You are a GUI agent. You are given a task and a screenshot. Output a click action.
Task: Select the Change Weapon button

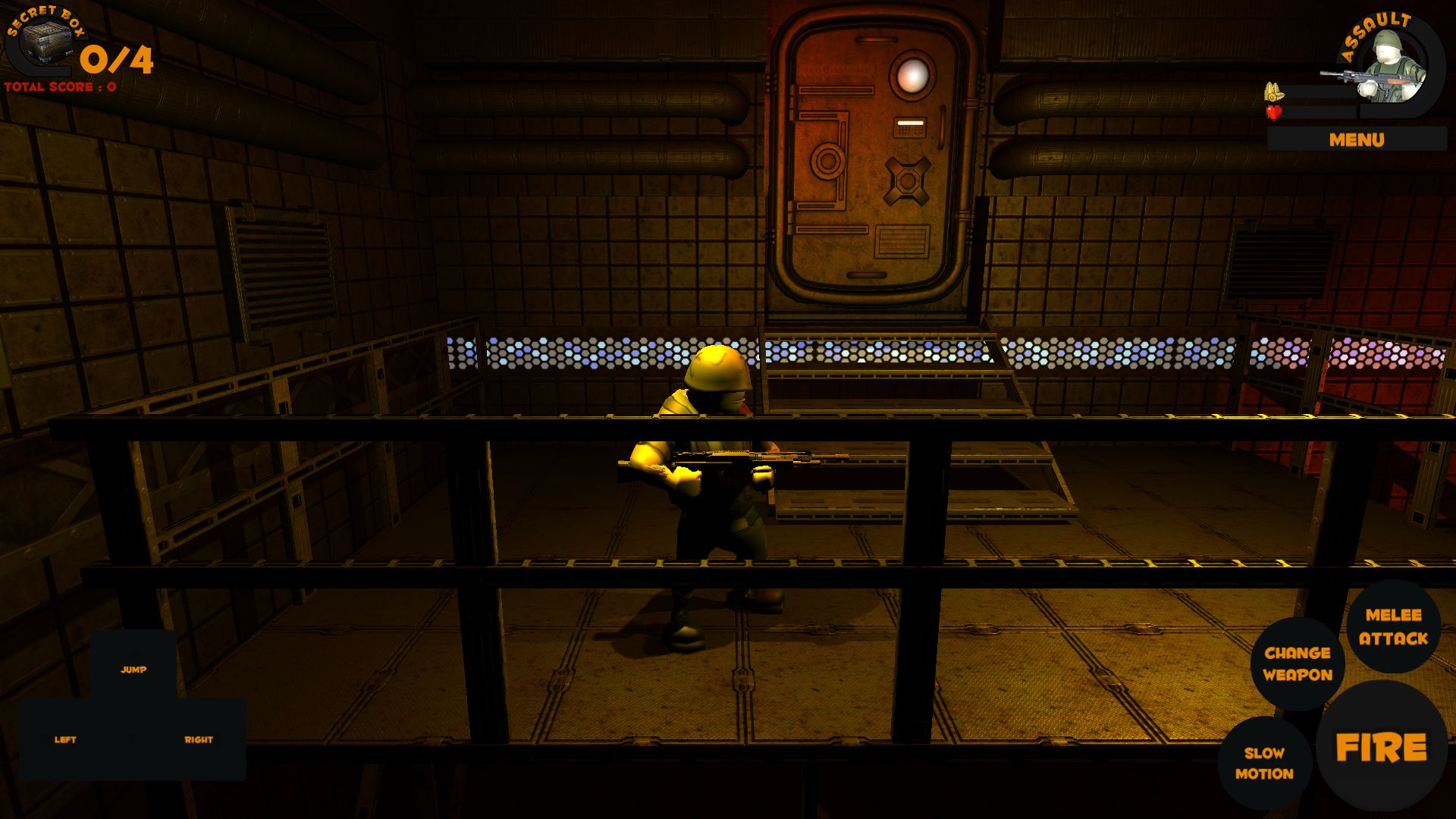click(1298, 664)
